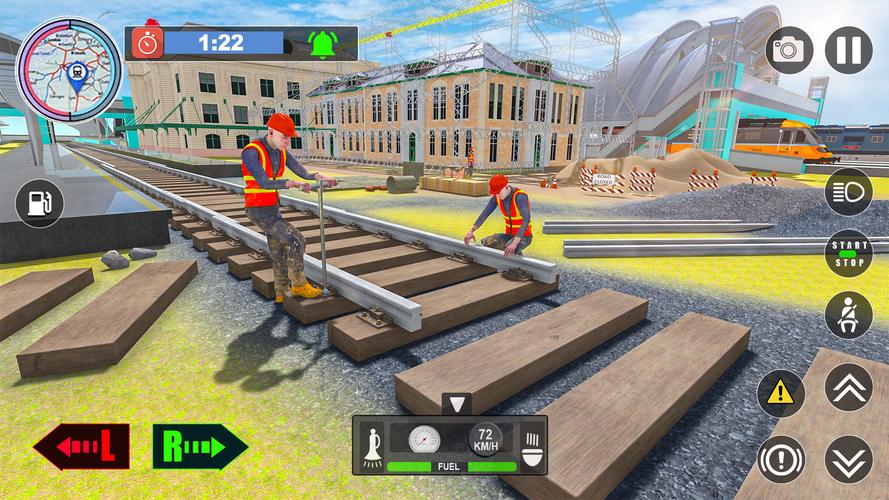This screenshot has height=500, width=889.
Task: Open the circular route minimap
Action: tap(69, 67)
